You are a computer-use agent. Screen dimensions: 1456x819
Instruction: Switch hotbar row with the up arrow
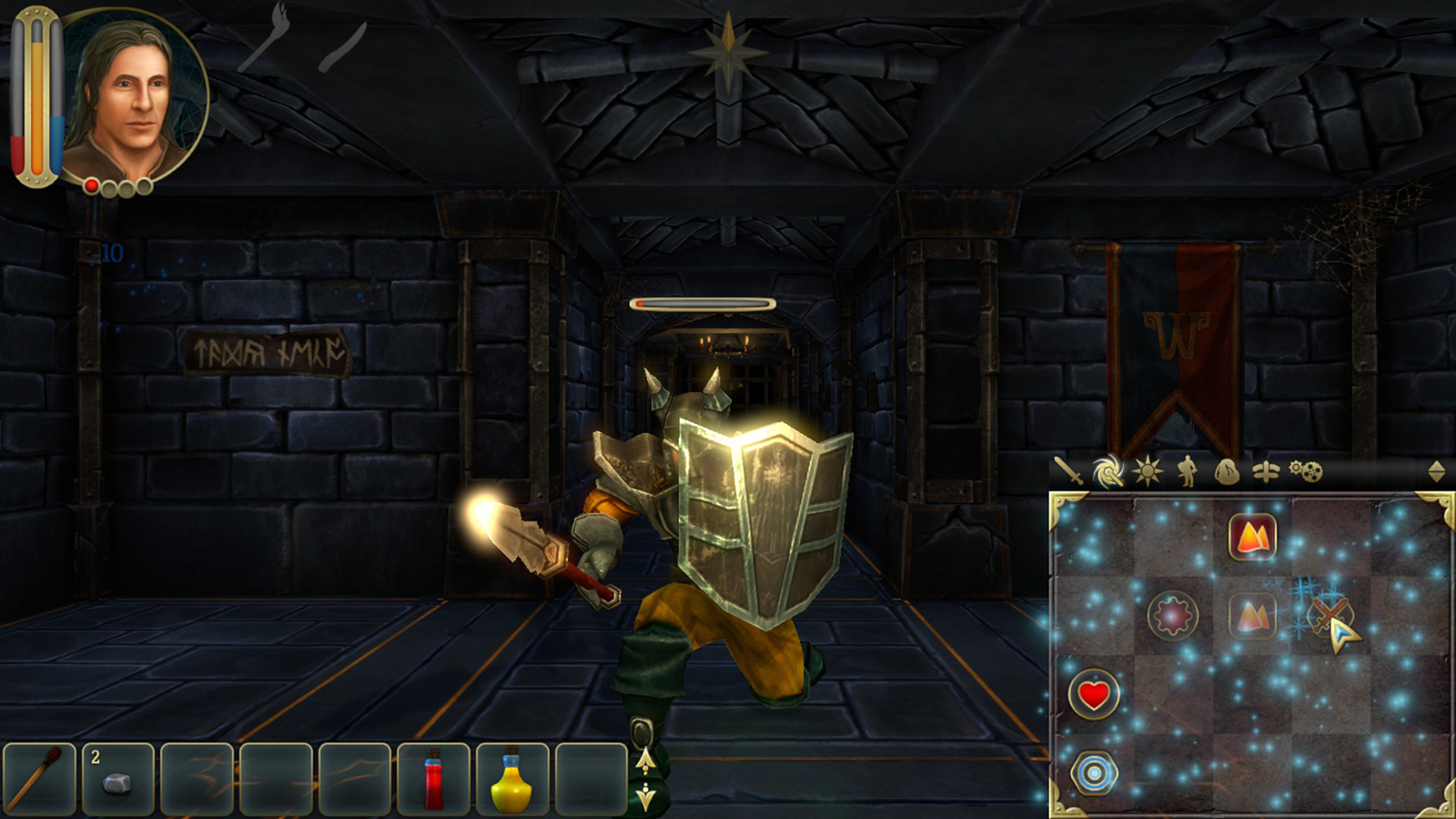click(645, 760)
